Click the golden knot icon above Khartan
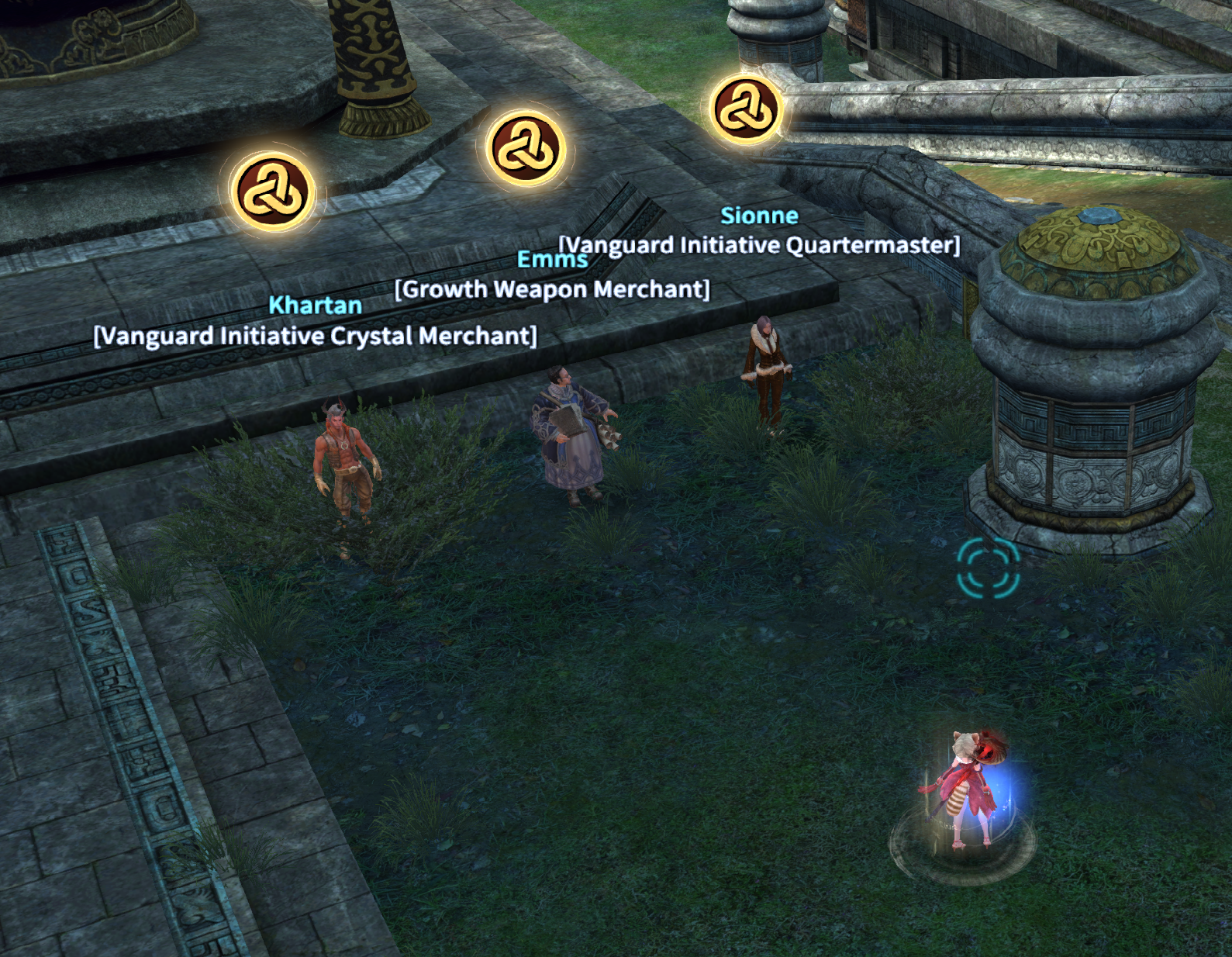This screenshot has height=957, width=1232. pyautogui.click(x=272, y=190)
